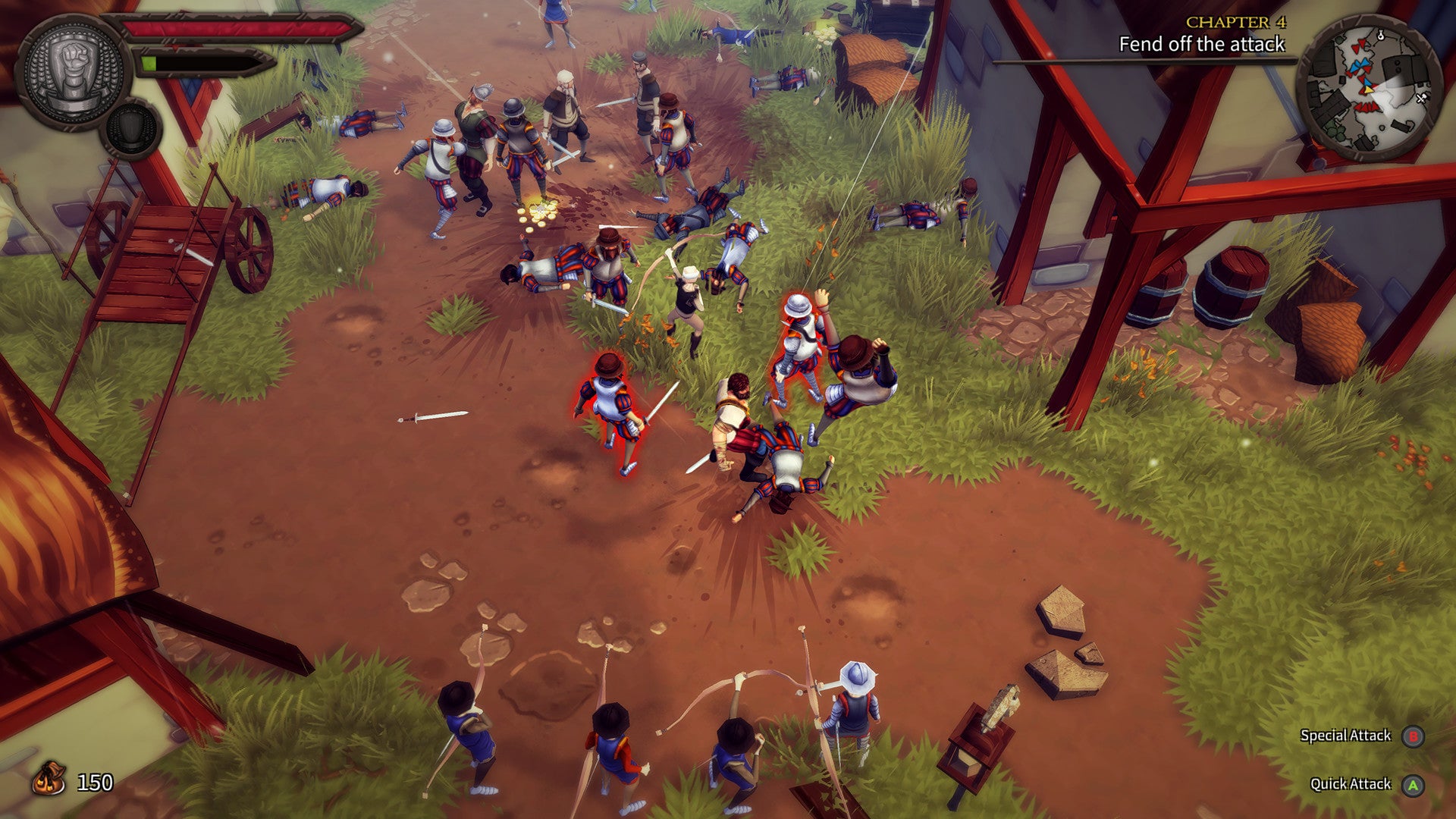Viewport: 1456px width, 819px height.
Task: Click the 'Special Attack' label text
Action: (x=1346, y=735)
